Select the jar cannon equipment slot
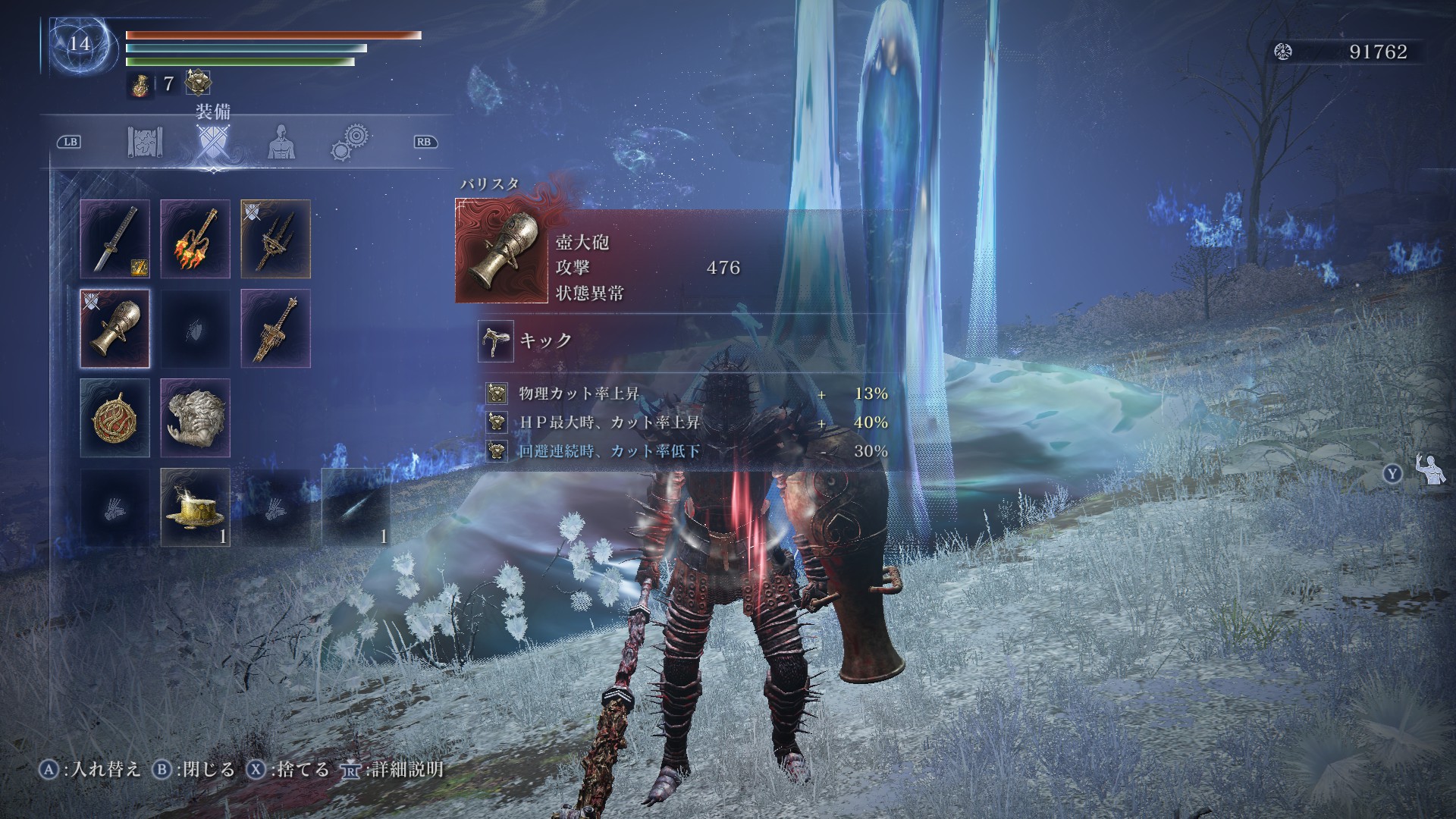 (115, 328)
